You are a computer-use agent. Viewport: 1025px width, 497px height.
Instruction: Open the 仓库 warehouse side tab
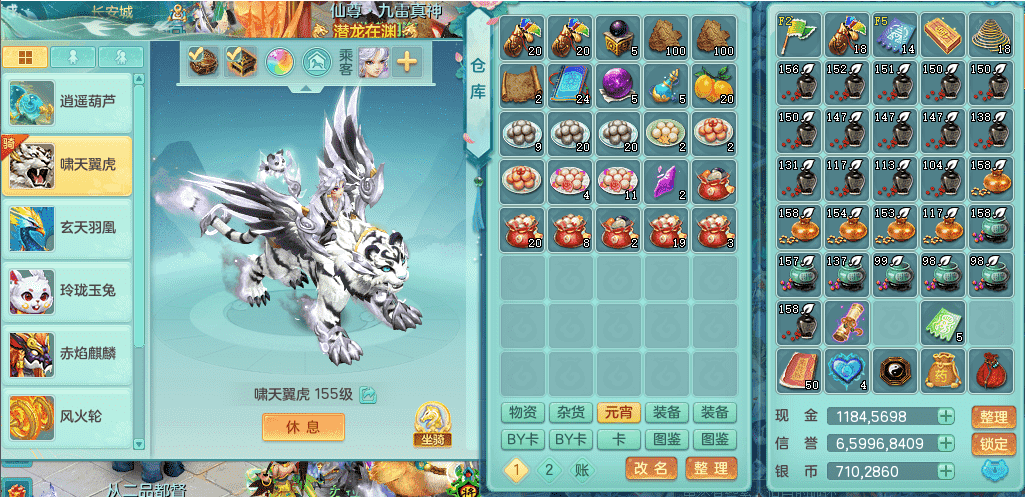478,79
